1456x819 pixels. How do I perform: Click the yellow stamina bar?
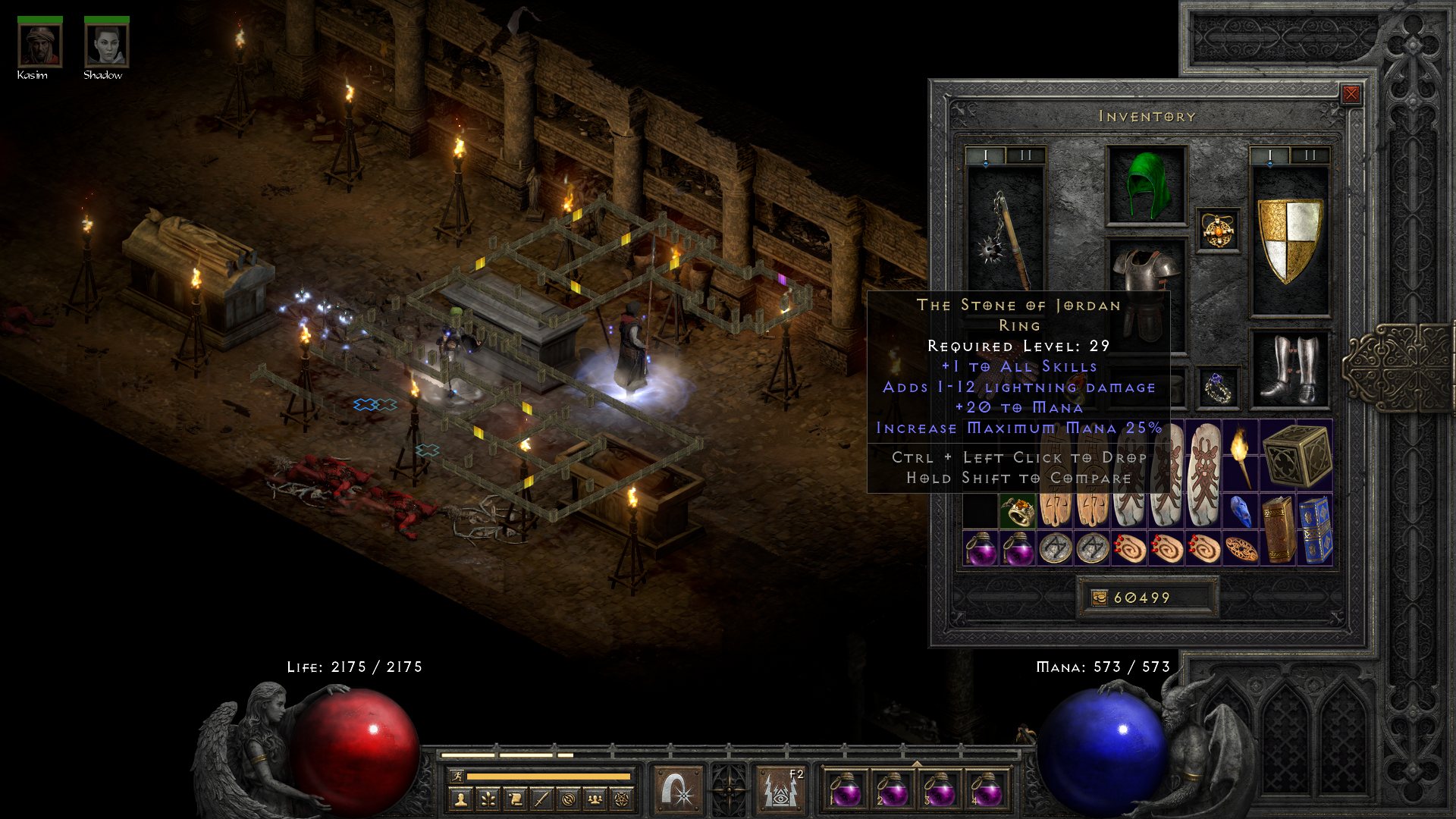point(550,777)
